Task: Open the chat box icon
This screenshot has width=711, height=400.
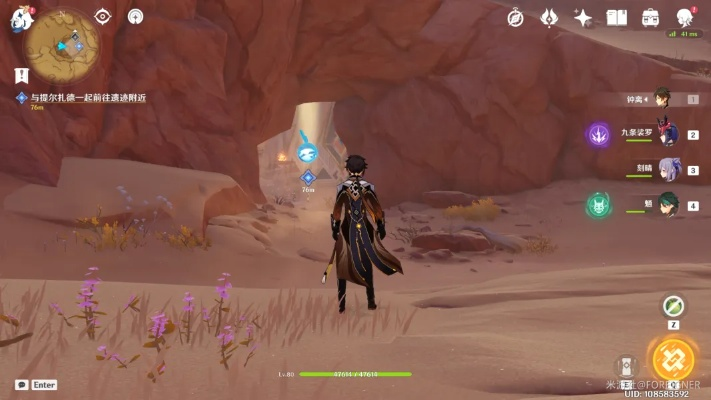Action: coord(21,385)
